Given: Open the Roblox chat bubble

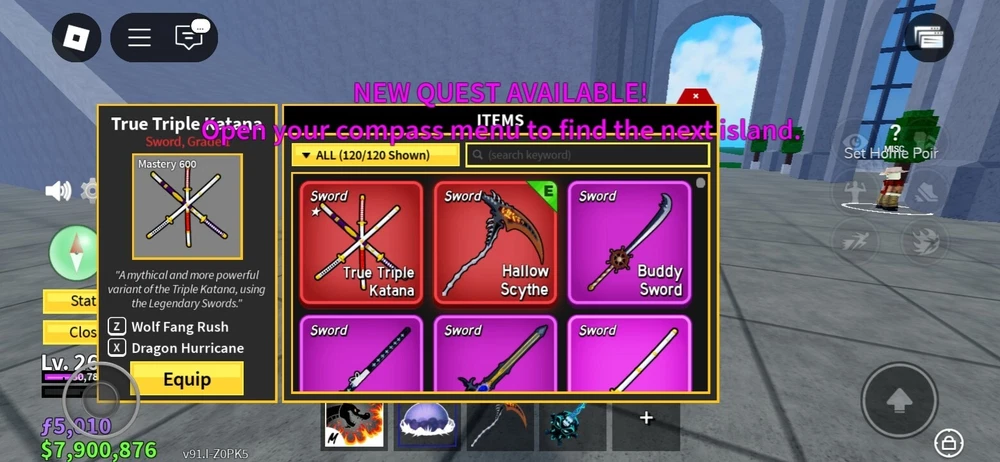Looking at the screenshot, I should pyautogui.click(x=189, y=37).
